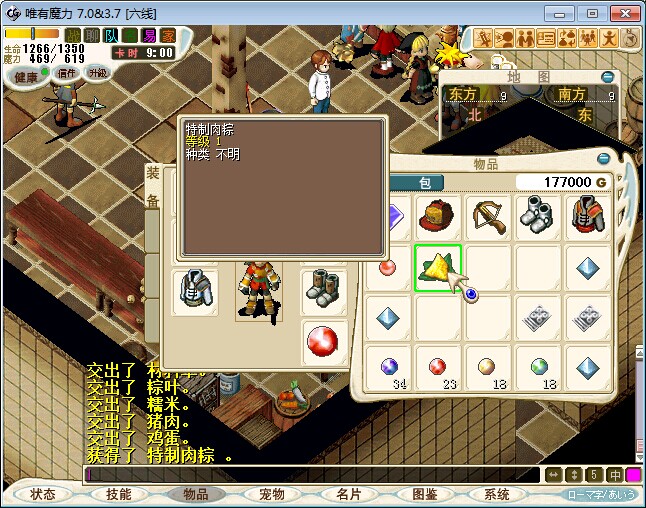This screenshot has height=508, width=646.
Task: Select the red orb stack of 23
Action: click(437, 368)
